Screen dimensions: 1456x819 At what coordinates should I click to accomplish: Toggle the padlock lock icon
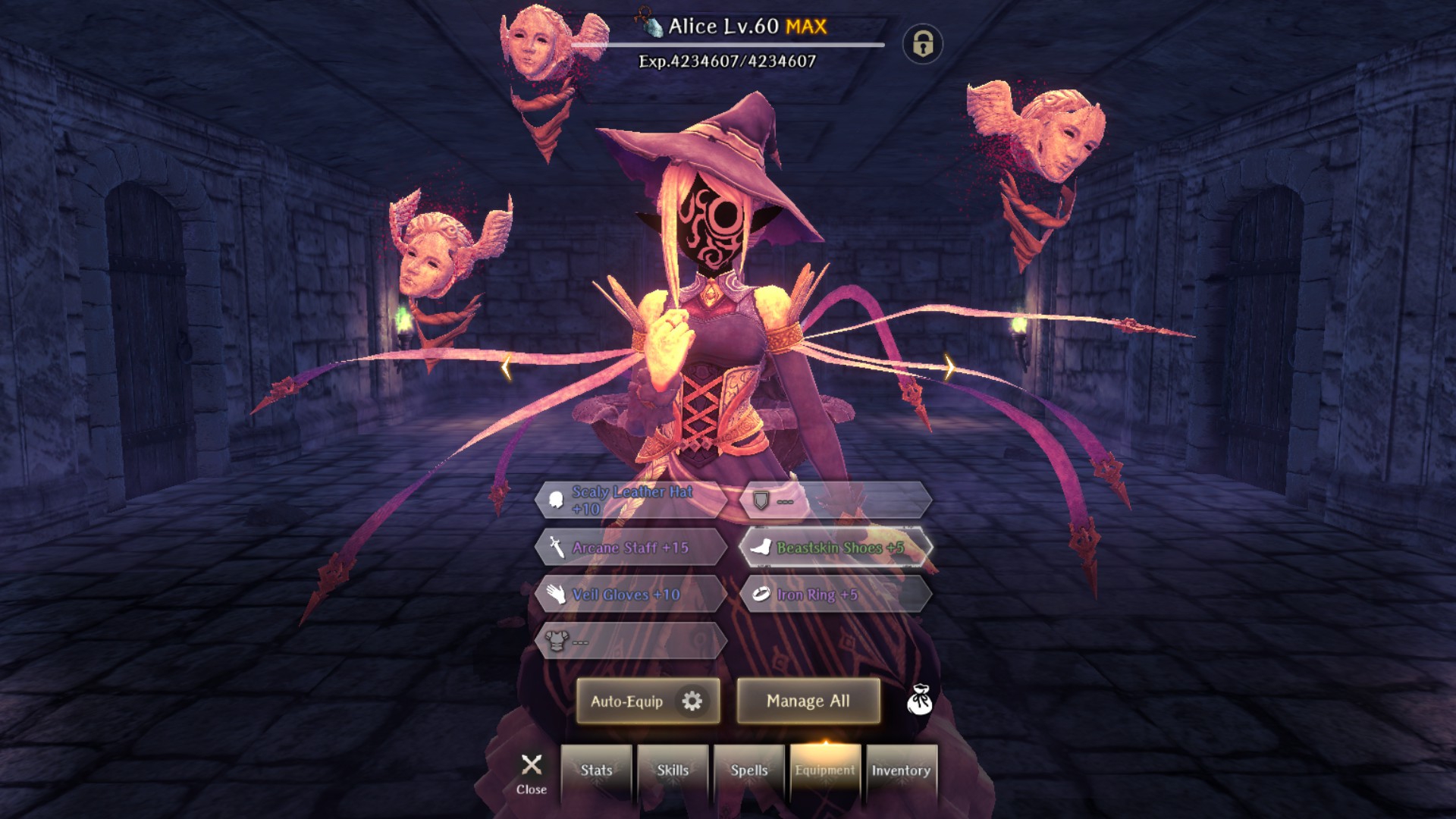pos(922,44)
